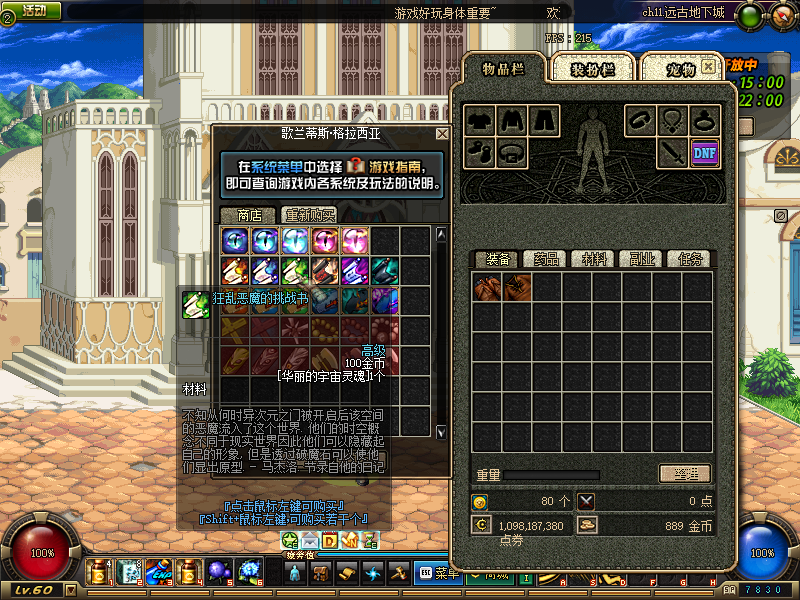This screenshot has height=600, width=800.
Task: View the 任务 quest items category
Action: point(690,259)
